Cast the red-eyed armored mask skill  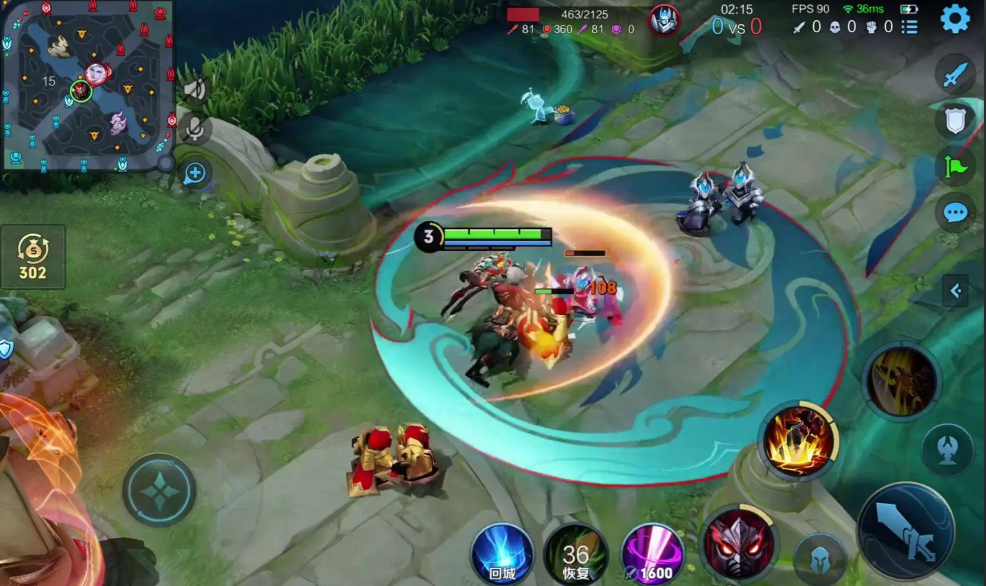738,544
